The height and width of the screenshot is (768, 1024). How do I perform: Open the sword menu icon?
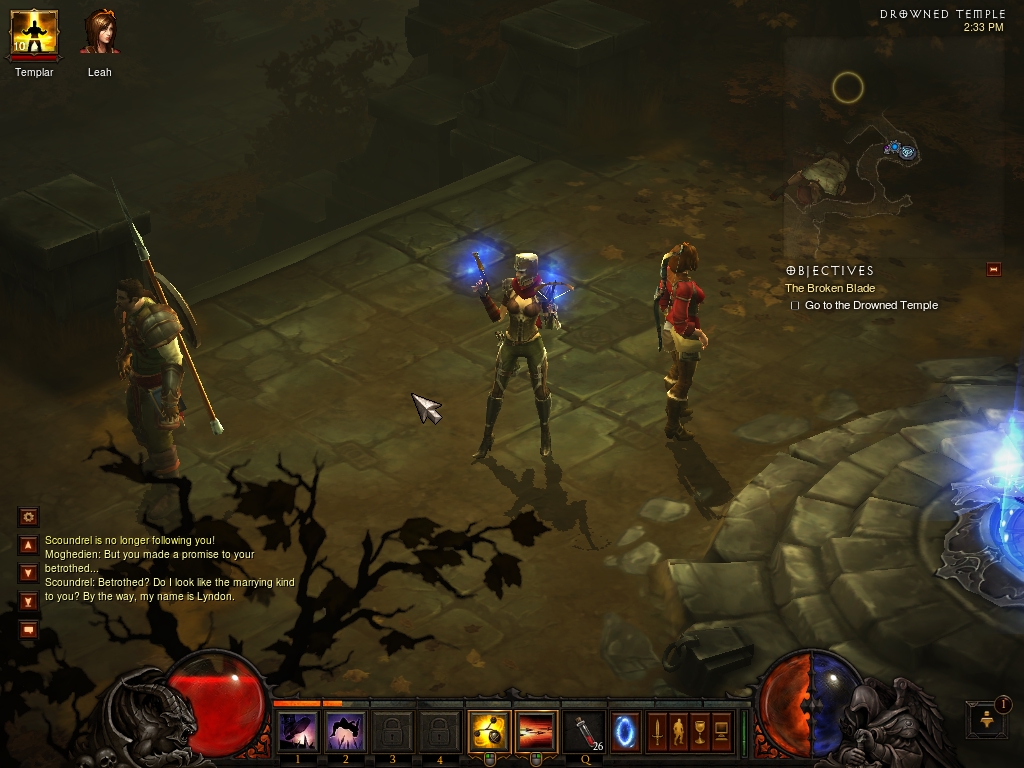657,731
